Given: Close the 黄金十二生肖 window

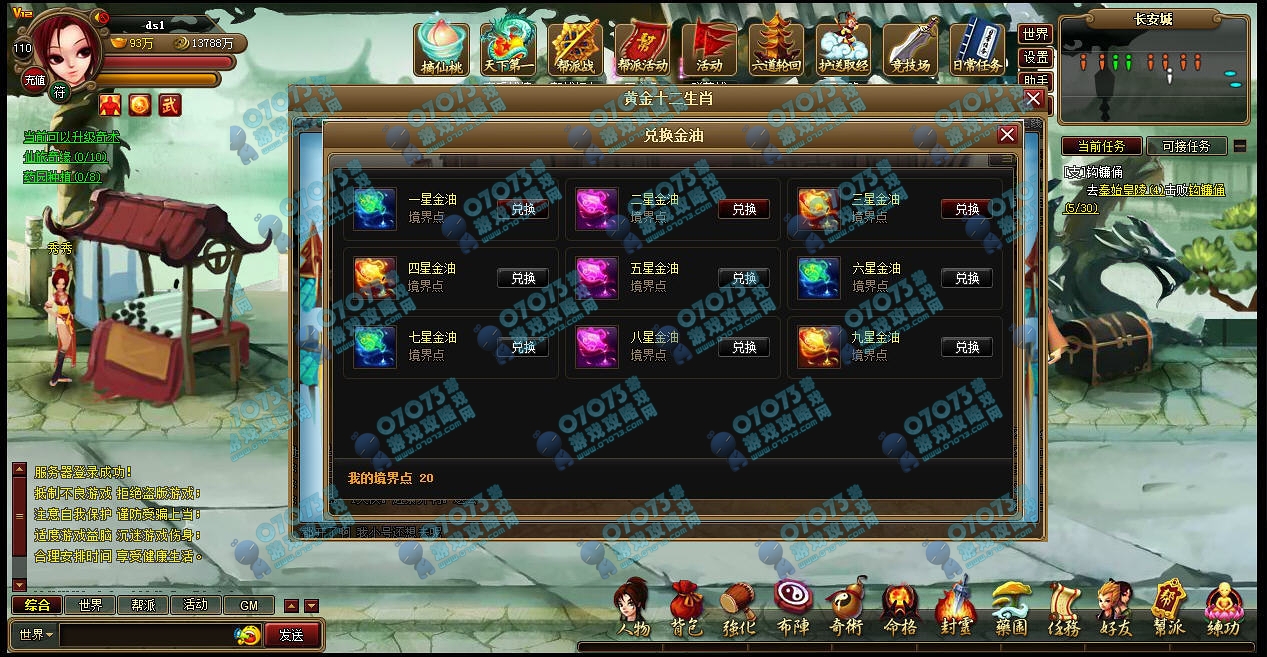Looking at the screenshot, I should [x=1033, y=99].
